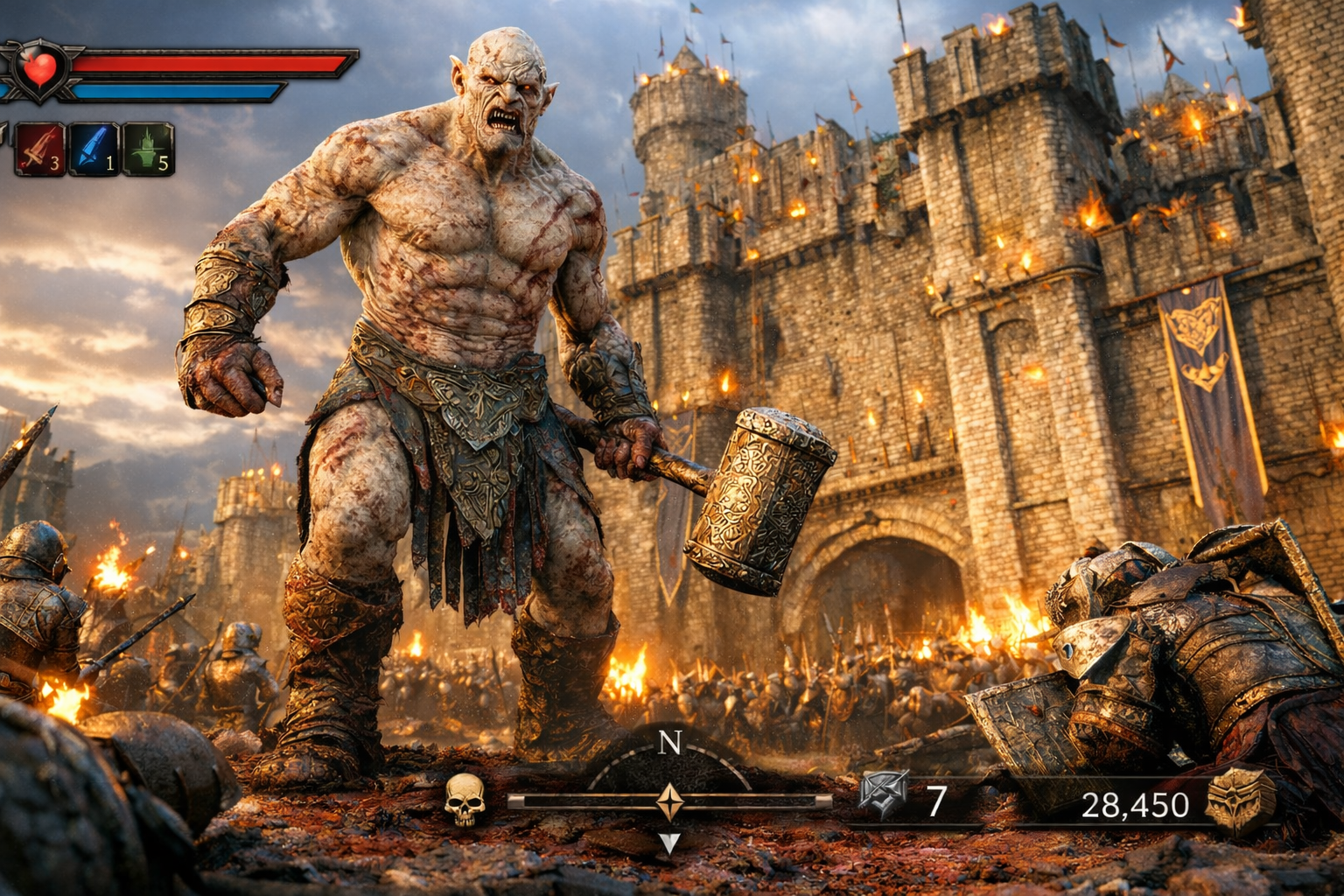The image size is (1344, 896).
Task: Activate the red sword ability
Action: coord(39,150)
